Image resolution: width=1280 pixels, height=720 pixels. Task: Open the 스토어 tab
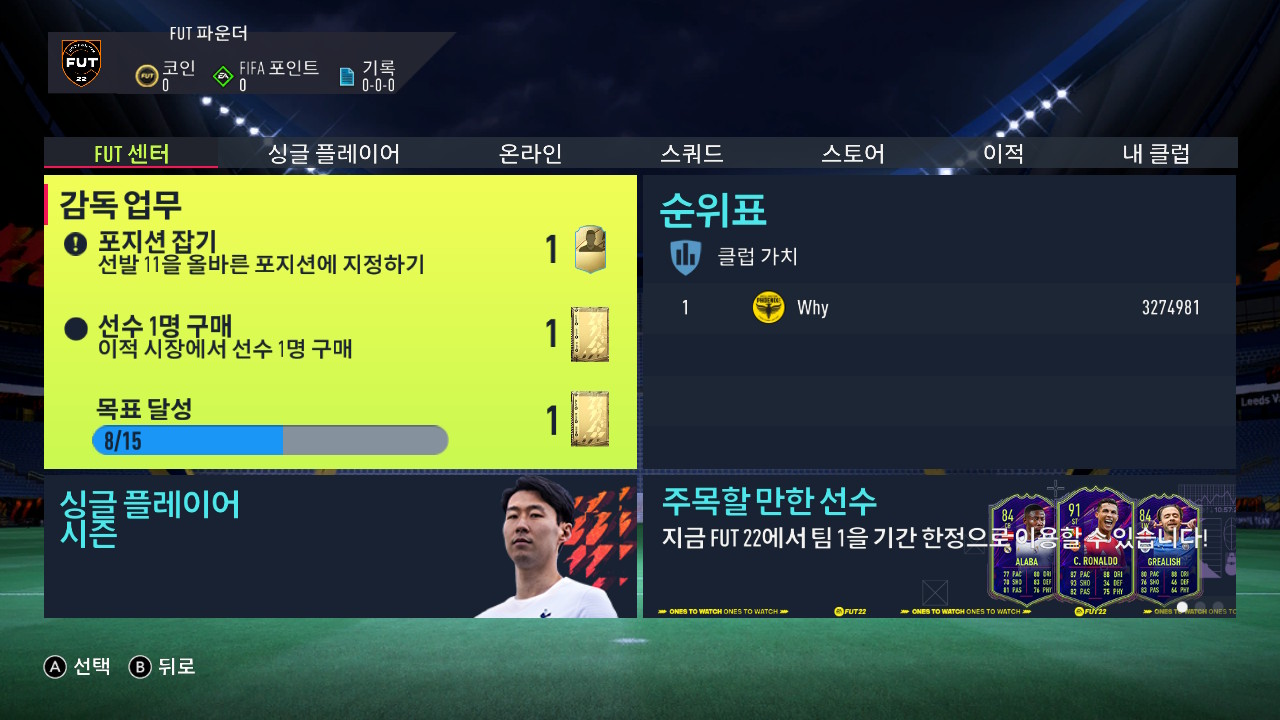coord(851,153)
